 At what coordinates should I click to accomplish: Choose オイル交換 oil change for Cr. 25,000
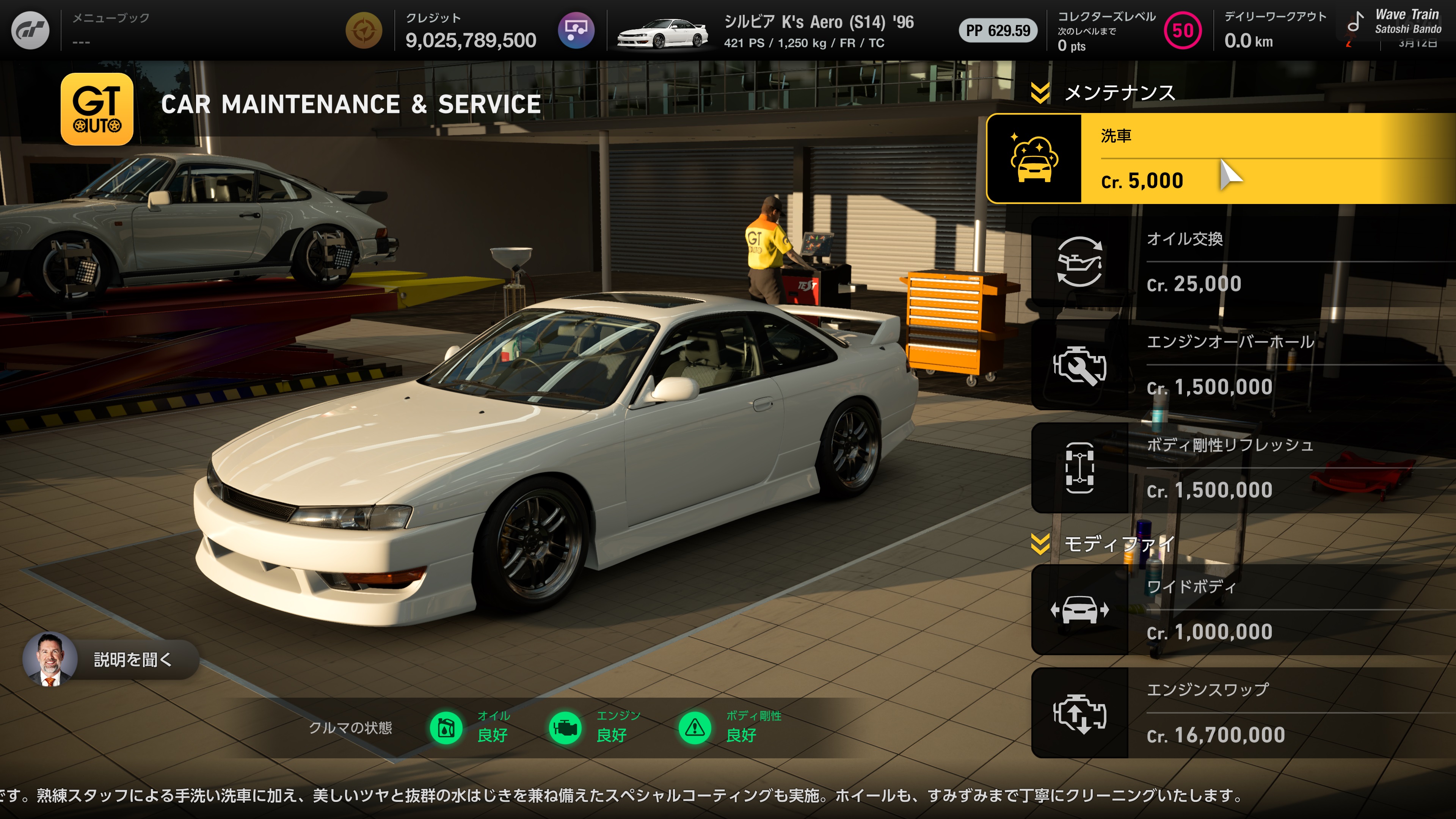pos(1244,262)
